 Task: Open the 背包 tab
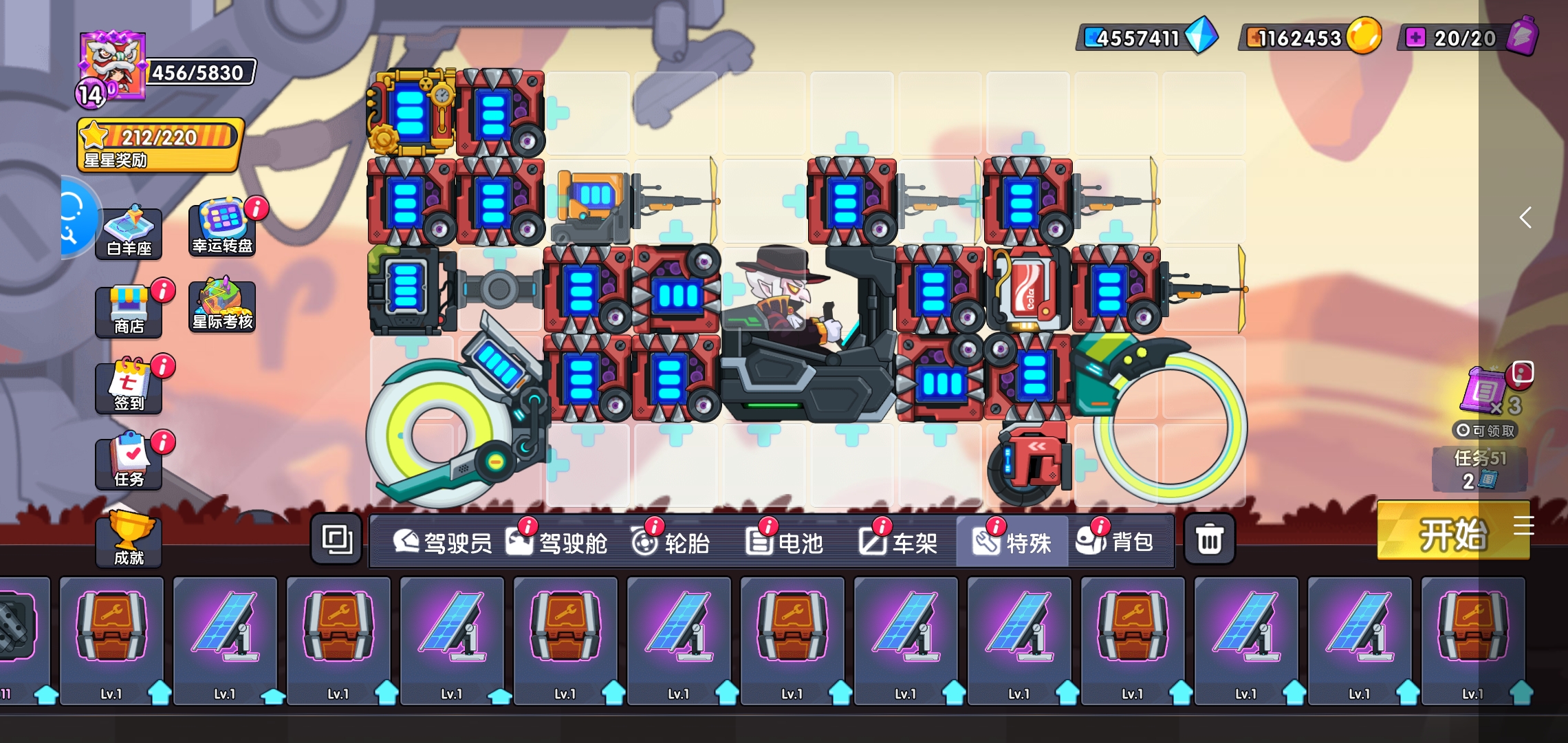(x=1115, y=543)
